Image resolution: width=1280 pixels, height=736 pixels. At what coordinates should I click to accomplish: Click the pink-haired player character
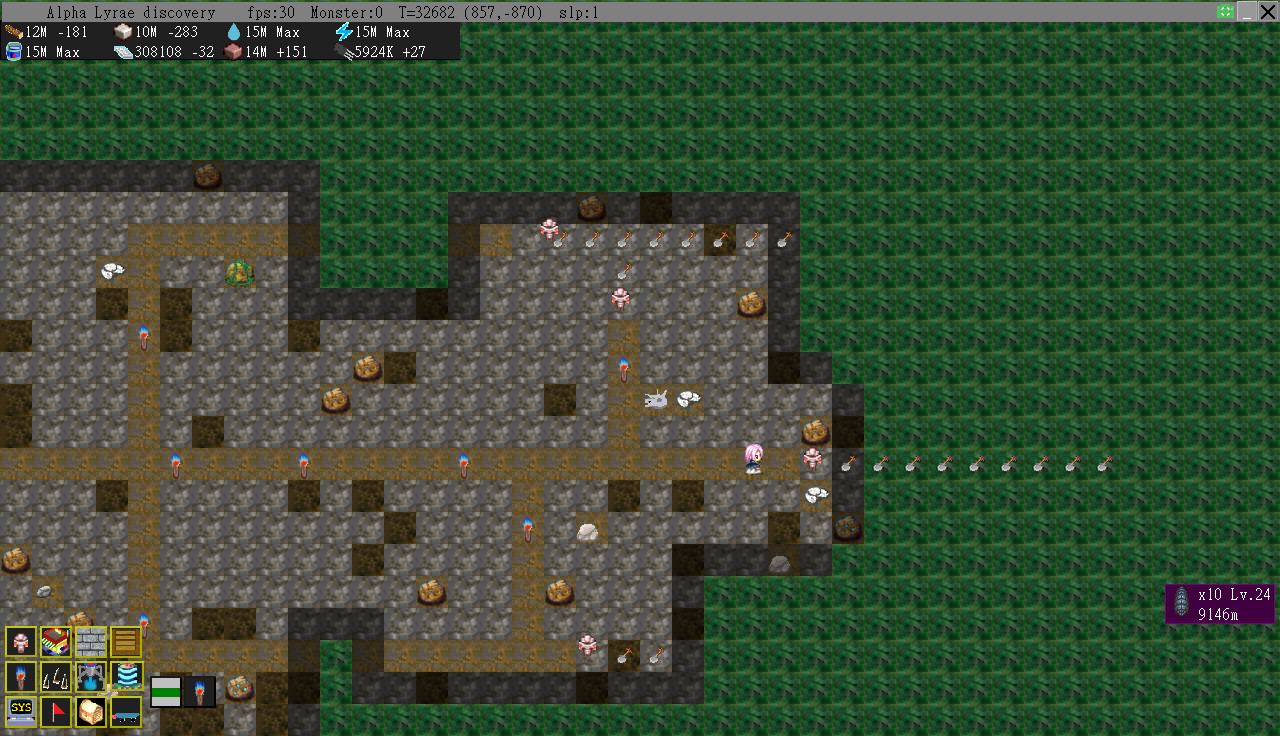click(752, 457)
